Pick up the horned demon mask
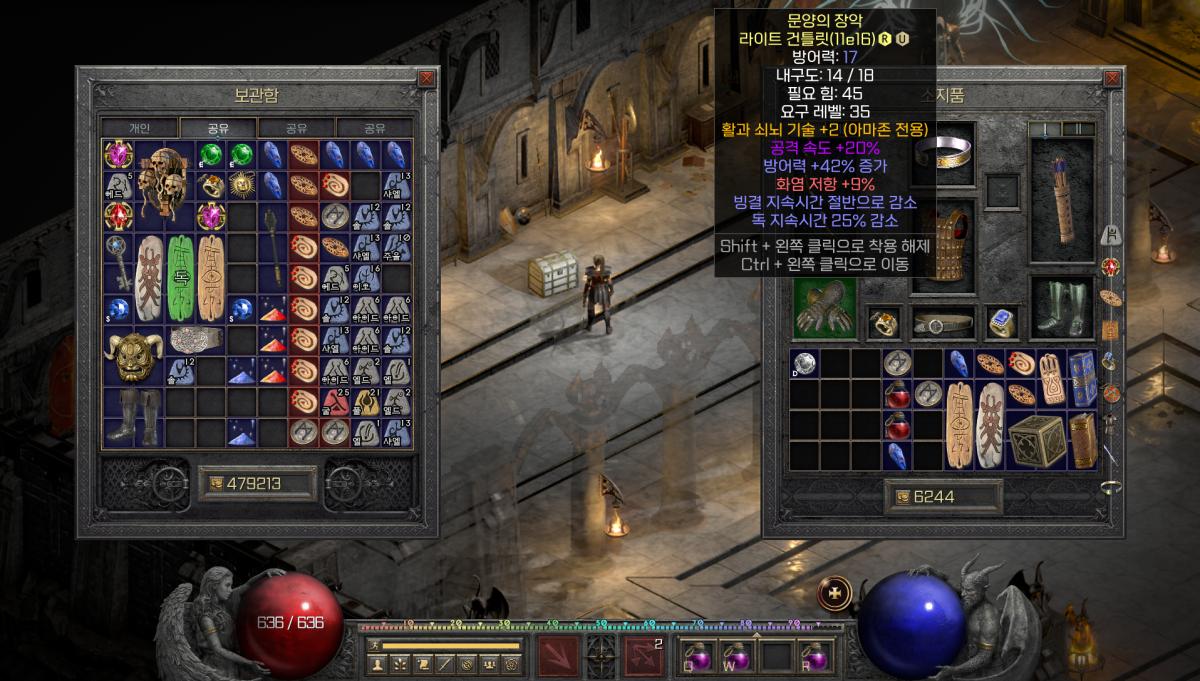Image resolution: width=1200 pixels, height=681 pixels. click(x=133, y=355)
